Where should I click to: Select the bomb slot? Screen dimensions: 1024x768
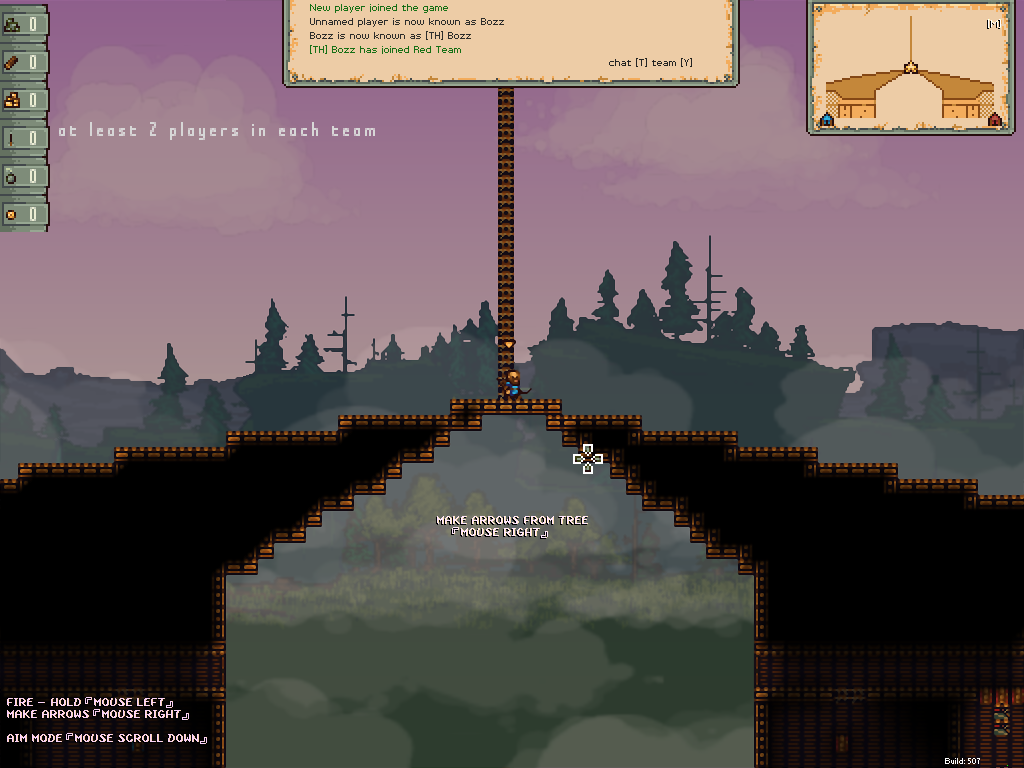[x=23, y=176]
